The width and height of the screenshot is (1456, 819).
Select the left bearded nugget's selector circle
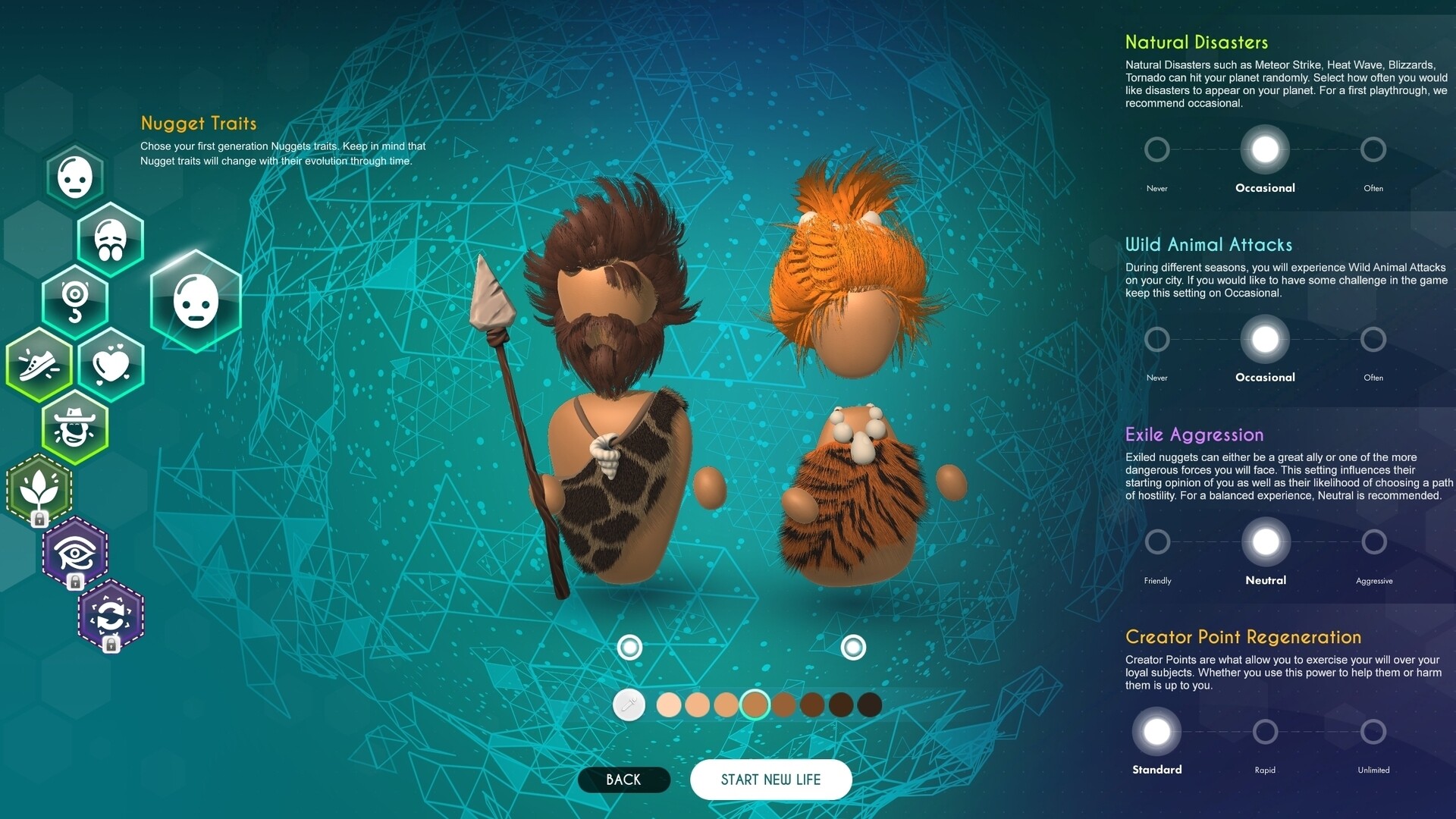(x=630, y=648)
